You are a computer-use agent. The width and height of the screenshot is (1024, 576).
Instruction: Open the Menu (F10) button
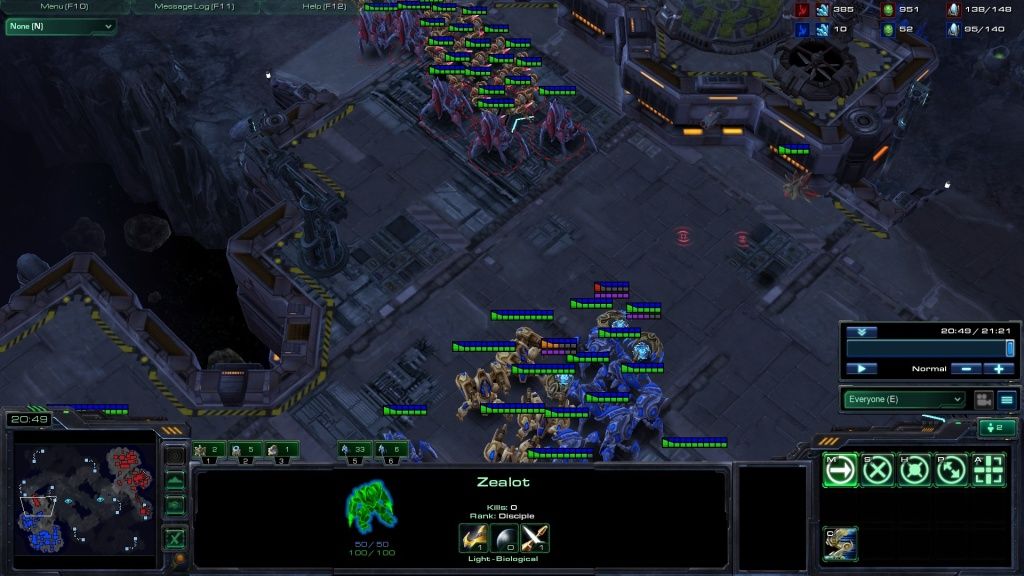(65, 6)
